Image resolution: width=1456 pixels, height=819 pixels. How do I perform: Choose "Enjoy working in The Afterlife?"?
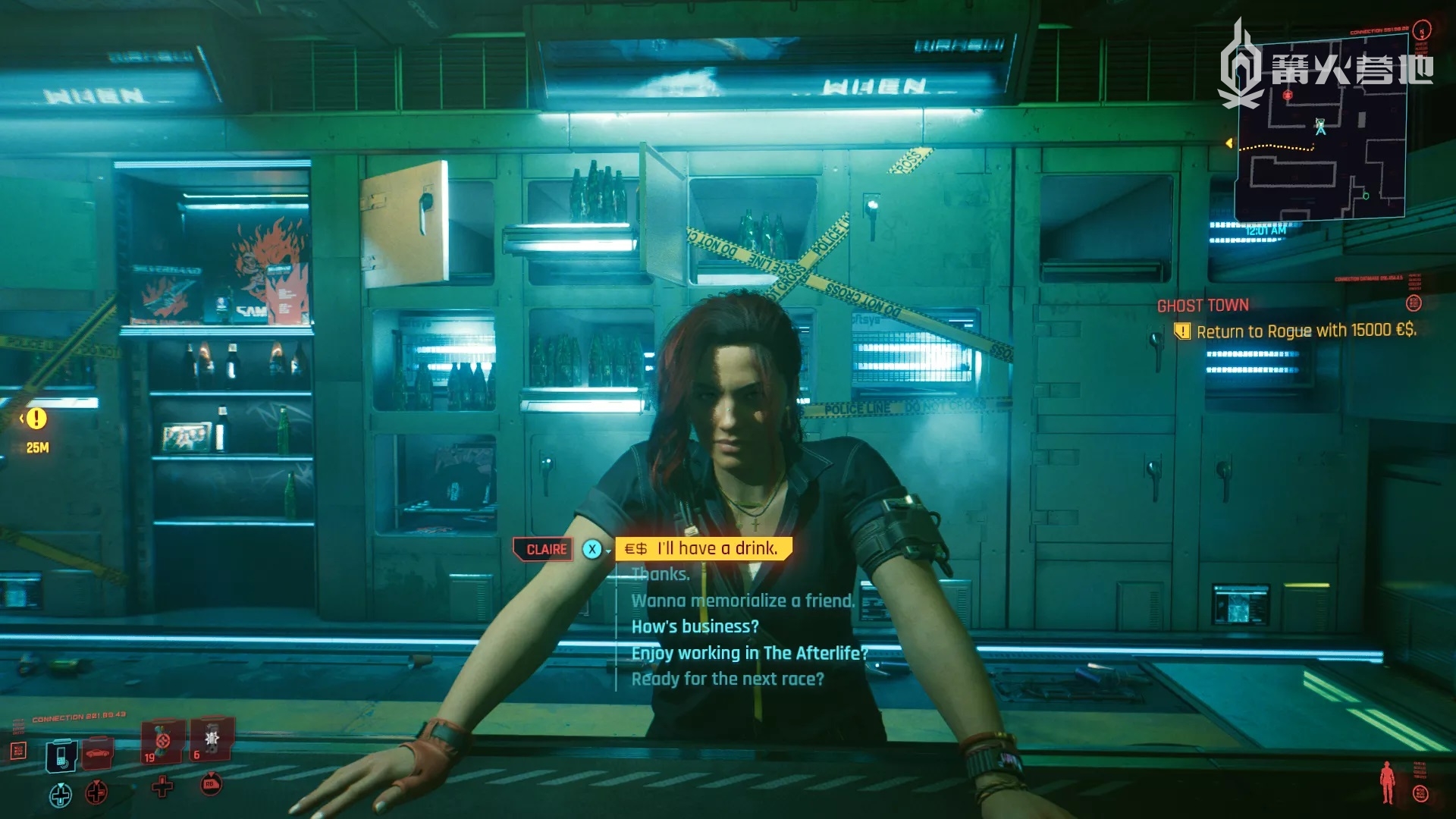coord(748,653)
